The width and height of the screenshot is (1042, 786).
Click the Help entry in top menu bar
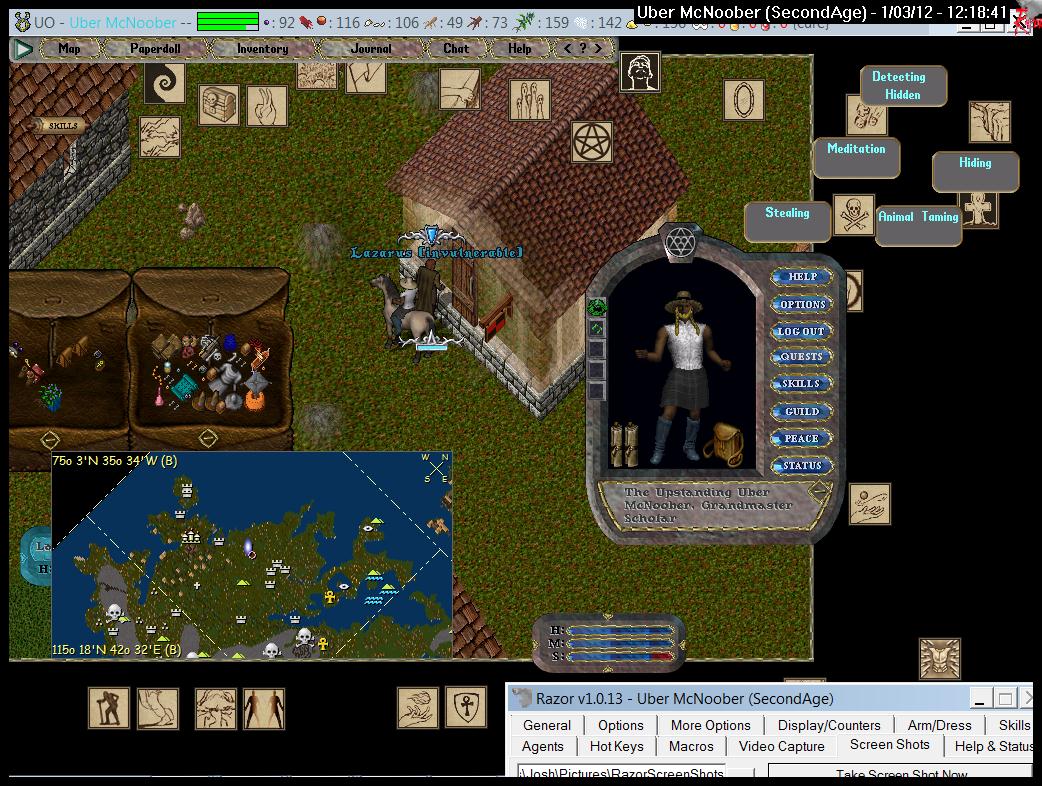(x=520, y=48)
